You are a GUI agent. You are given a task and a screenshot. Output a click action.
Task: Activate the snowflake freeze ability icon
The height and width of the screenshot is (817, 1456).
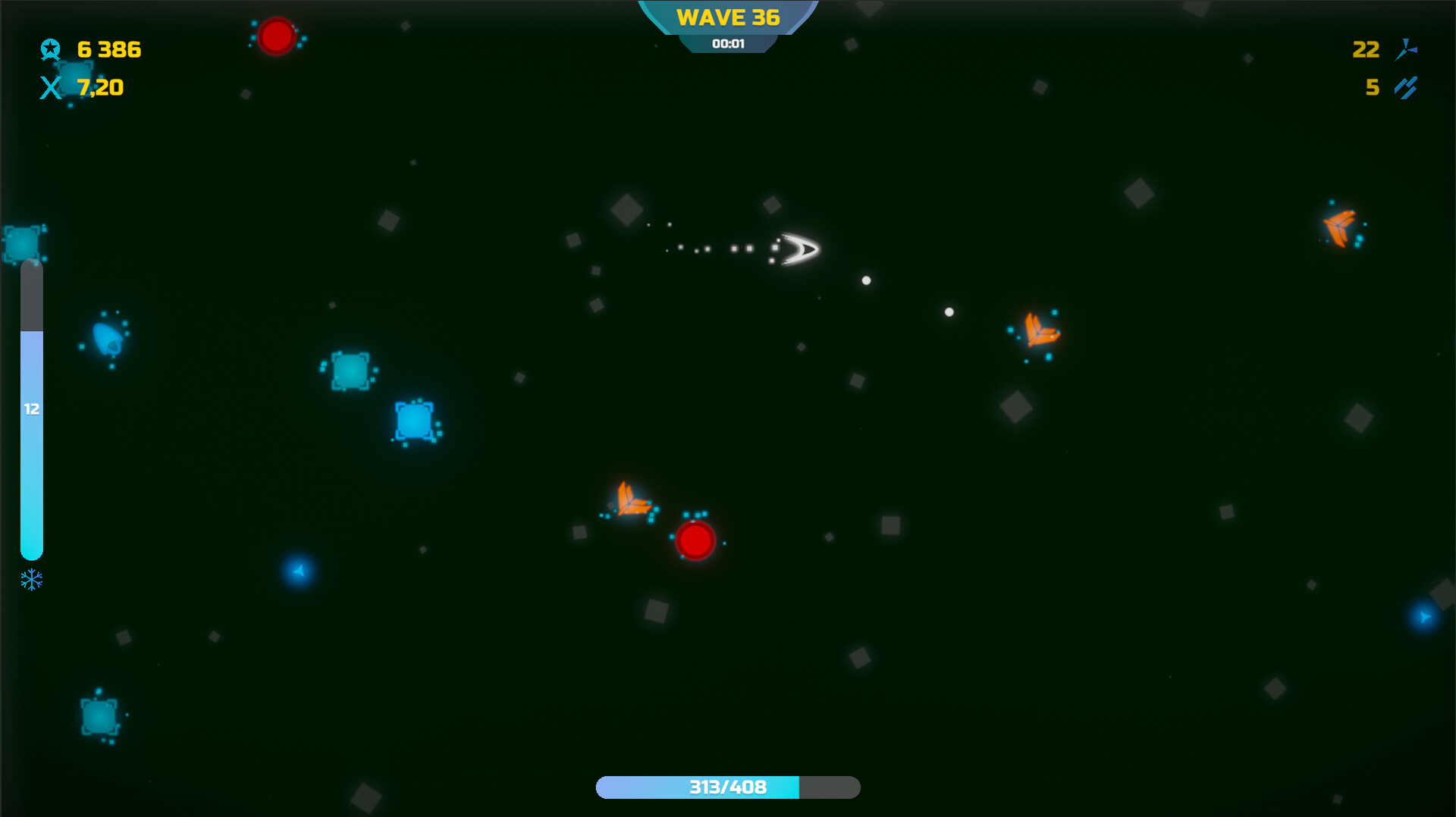30,581
